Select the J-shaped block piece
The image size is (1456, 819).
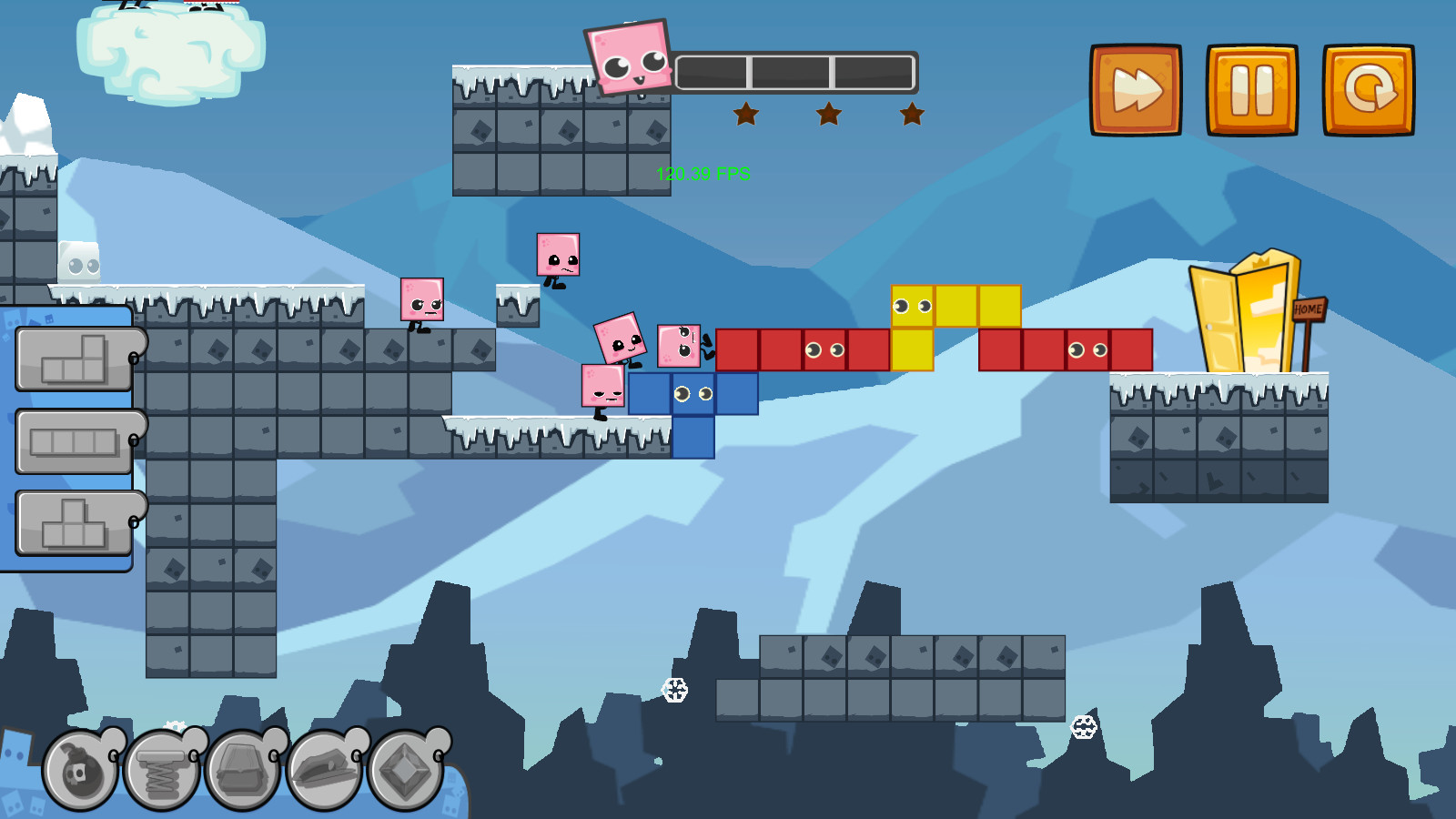73,357
